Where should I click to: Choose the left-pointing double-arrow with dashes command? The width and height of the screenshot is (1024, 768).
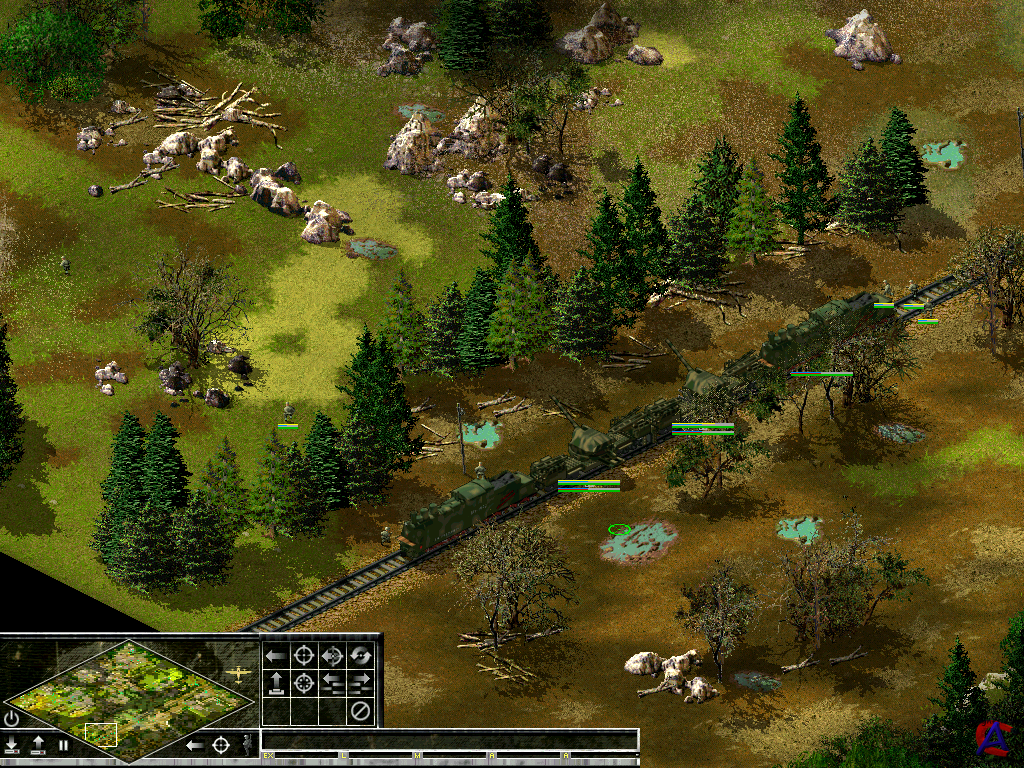(x=333, y=684)
